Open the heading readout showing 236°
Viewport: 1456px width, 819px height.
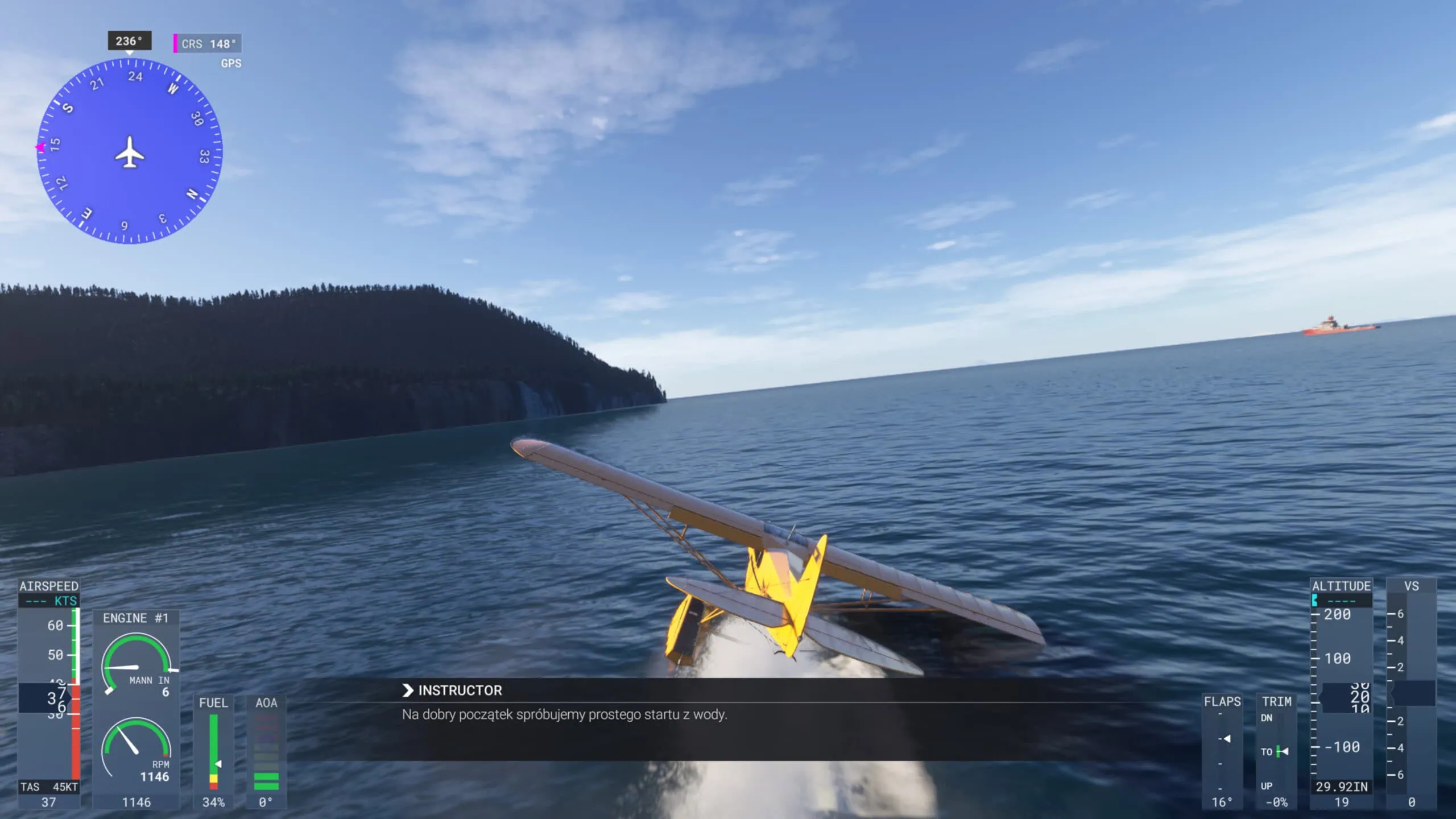tap(129, 40)
